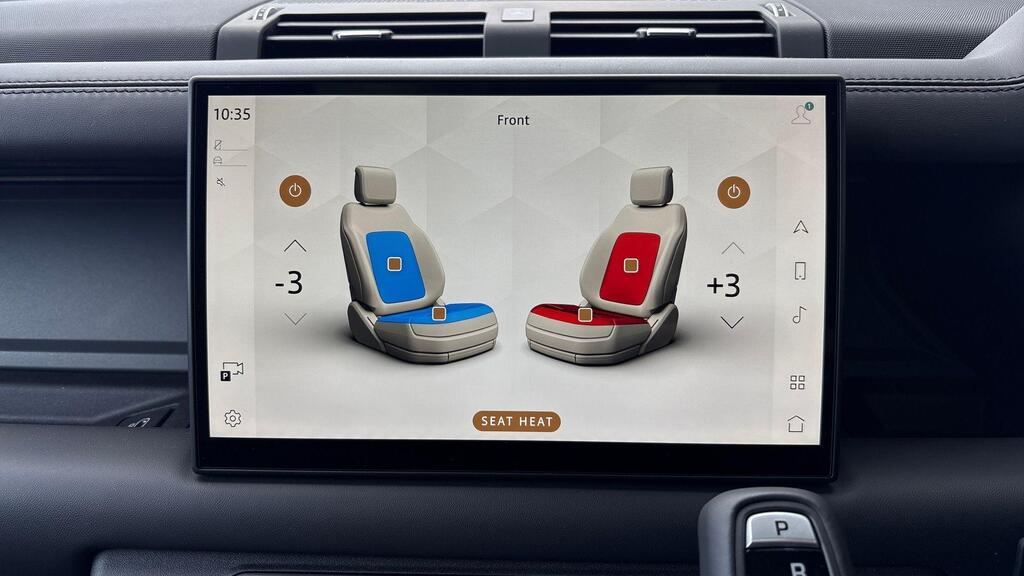Screen dimensions: 1024x576
Task: Open the parking camera view
Action: point(232,371)
